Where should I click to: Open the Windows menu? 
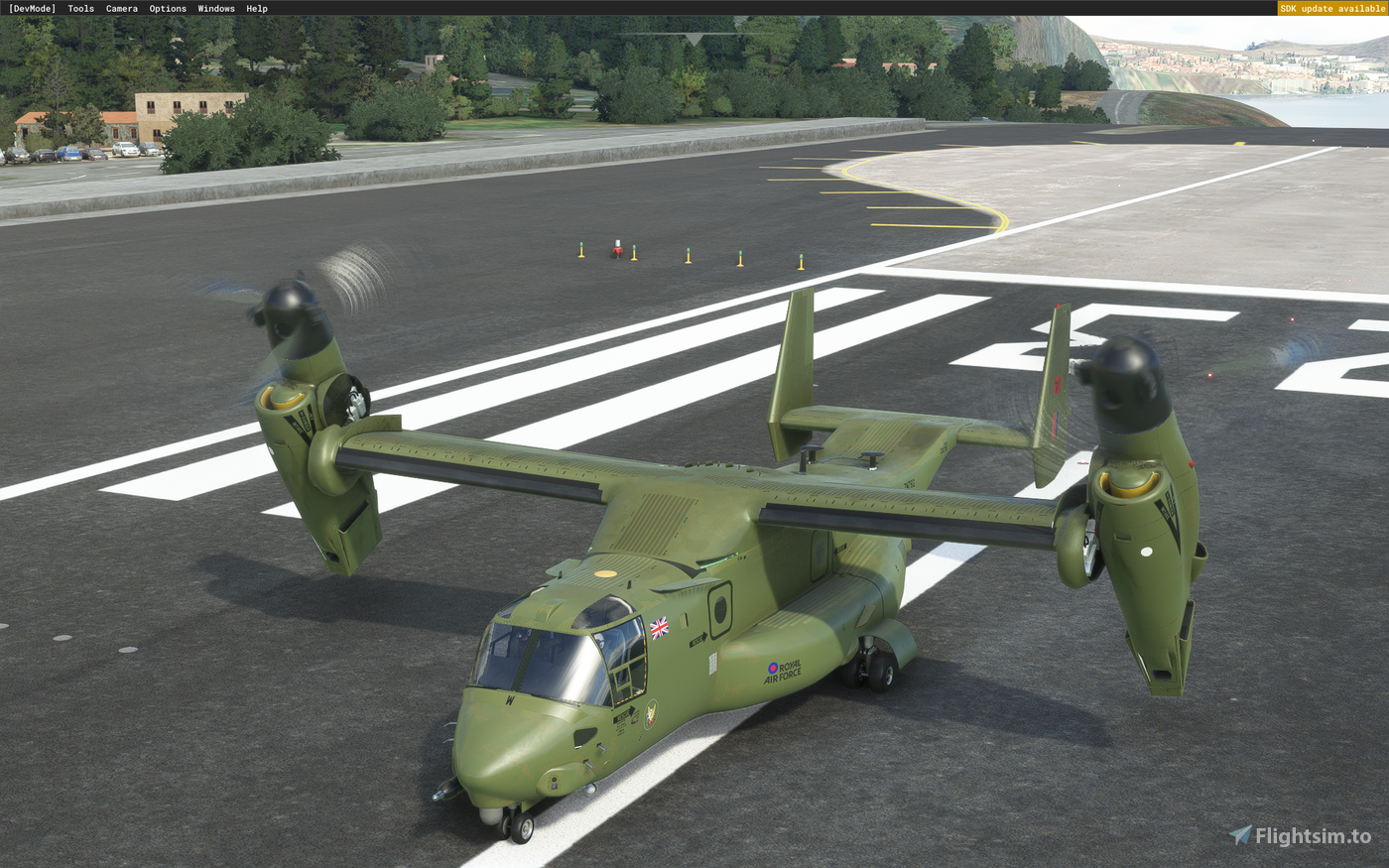click(x=215, y=8)
